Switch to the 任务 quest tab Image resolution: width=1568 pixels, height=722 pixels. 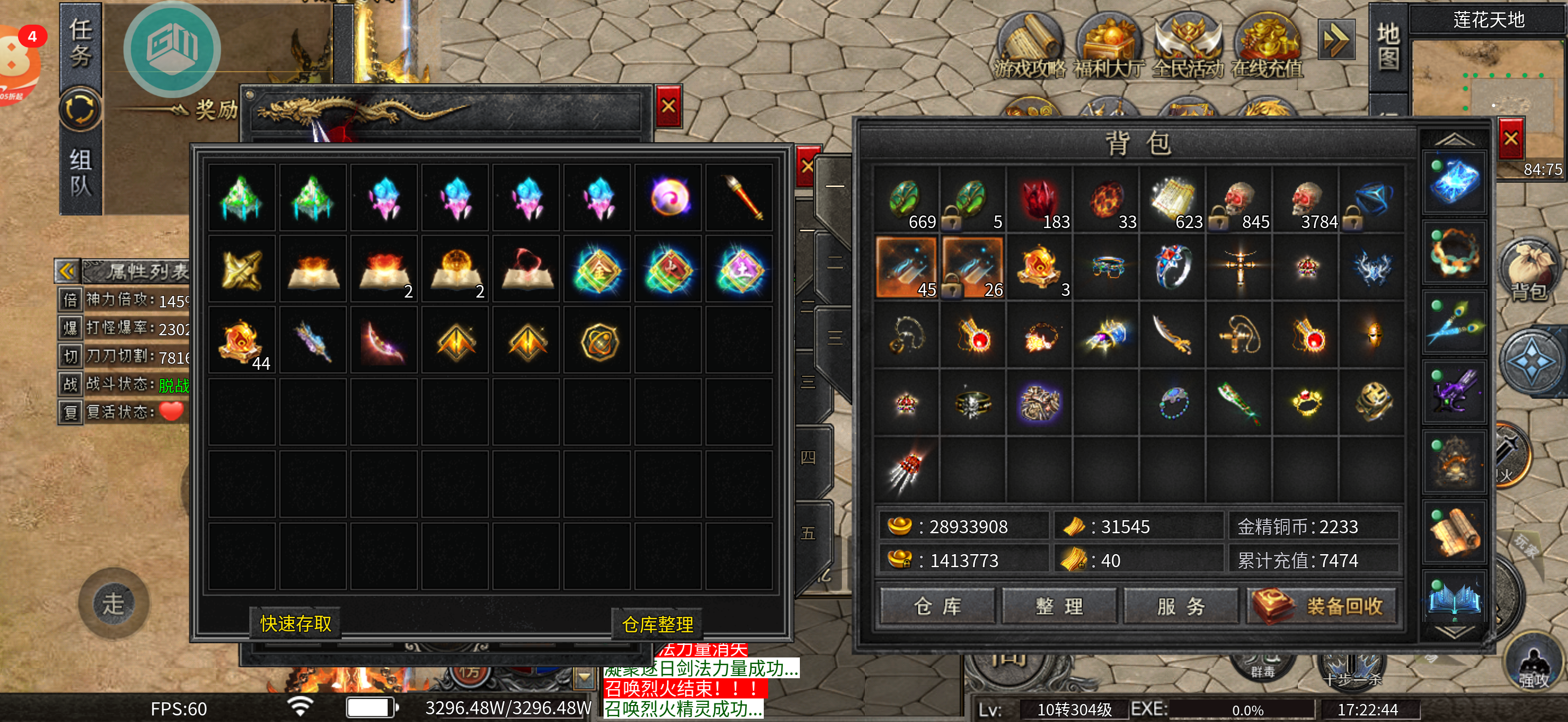coord(80,44)
